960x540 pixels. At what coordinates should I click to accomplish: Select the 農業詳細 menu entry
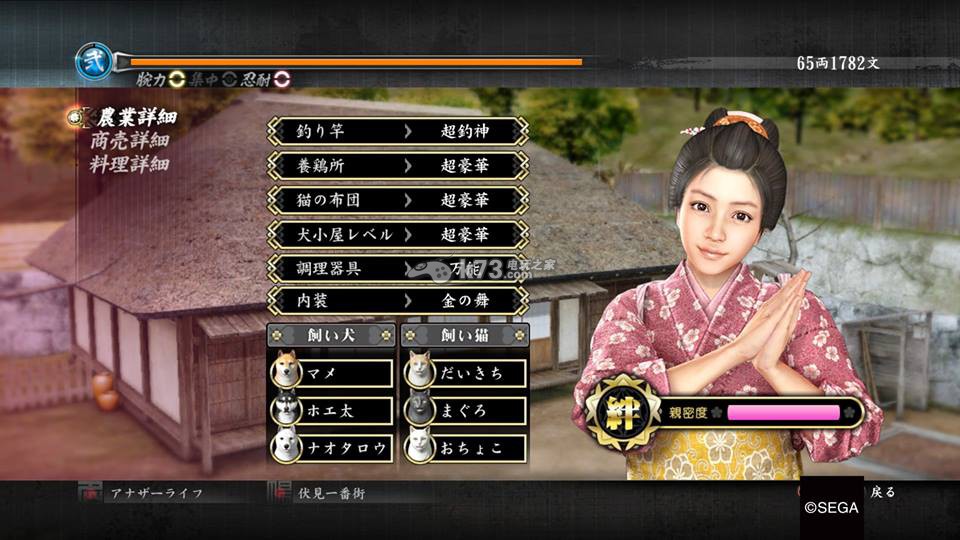coord(130,117)
